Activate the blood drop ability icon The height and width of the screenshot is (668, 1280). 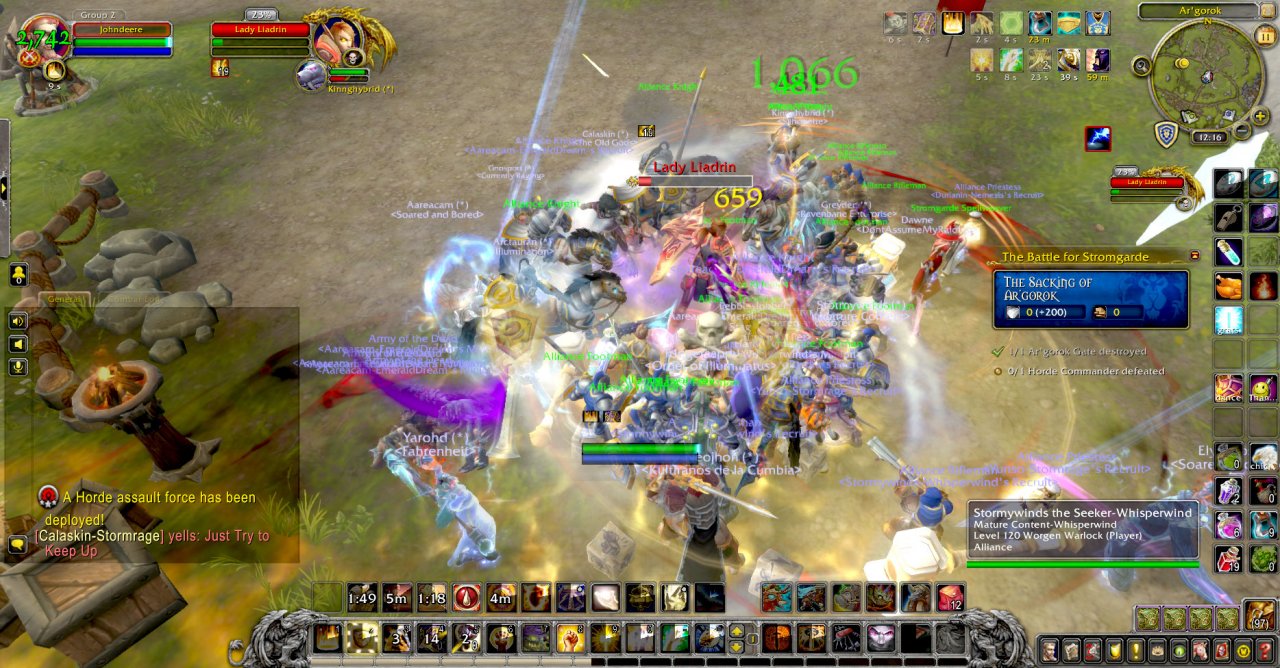tap(466, 598)
